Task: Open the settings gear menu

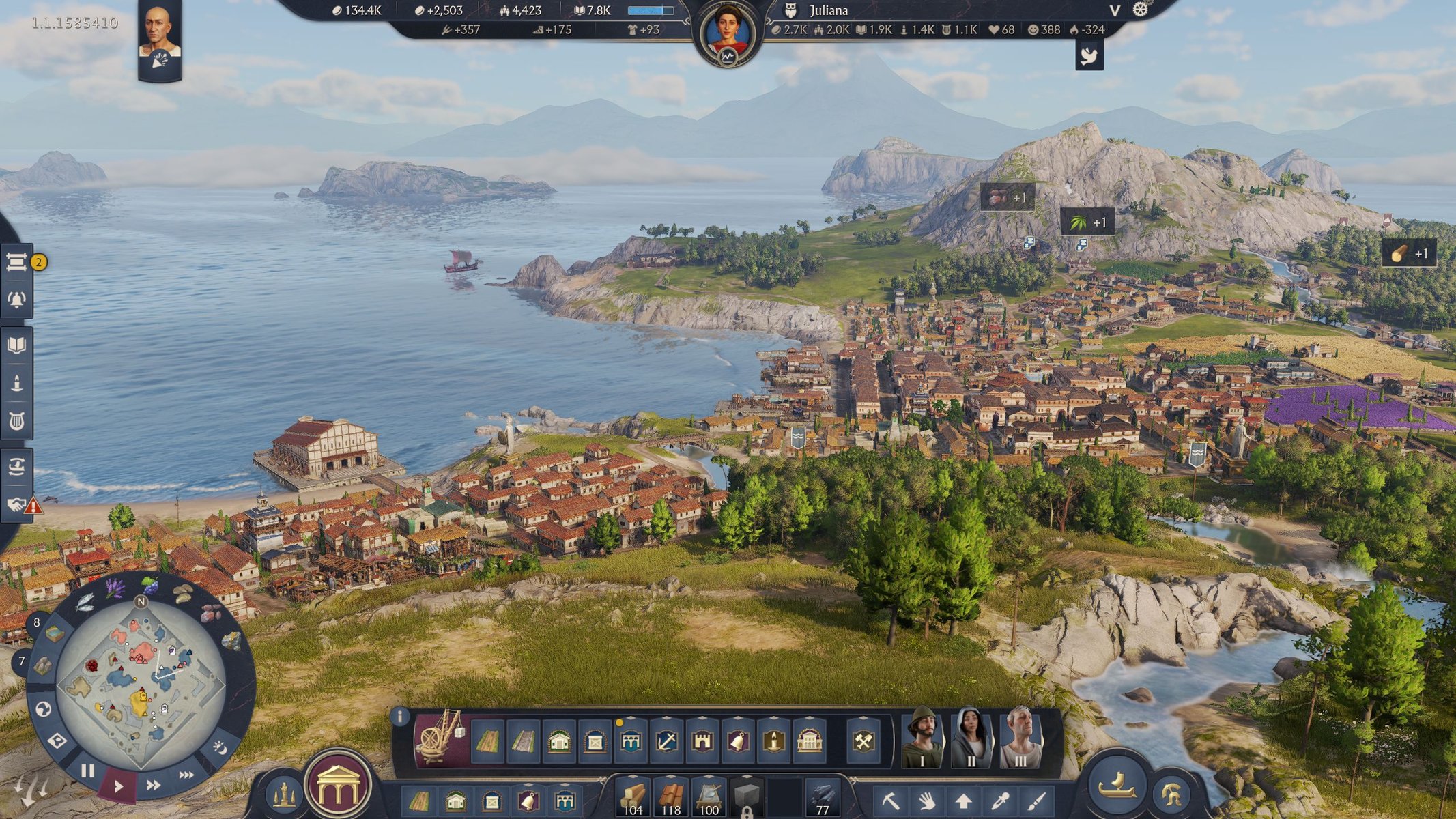Action: pyautogui.click(x=1140, y=10)
